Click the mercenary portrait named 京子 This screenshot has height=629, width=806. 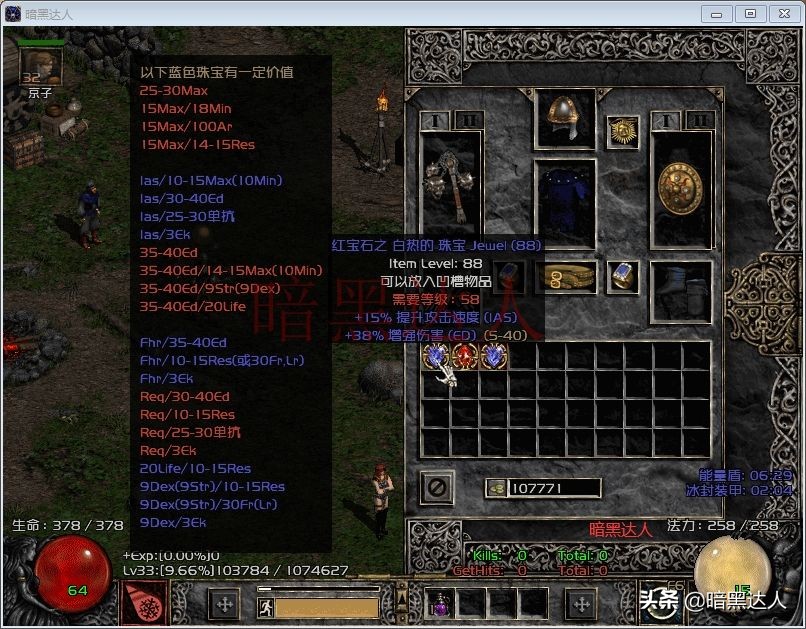41,66
